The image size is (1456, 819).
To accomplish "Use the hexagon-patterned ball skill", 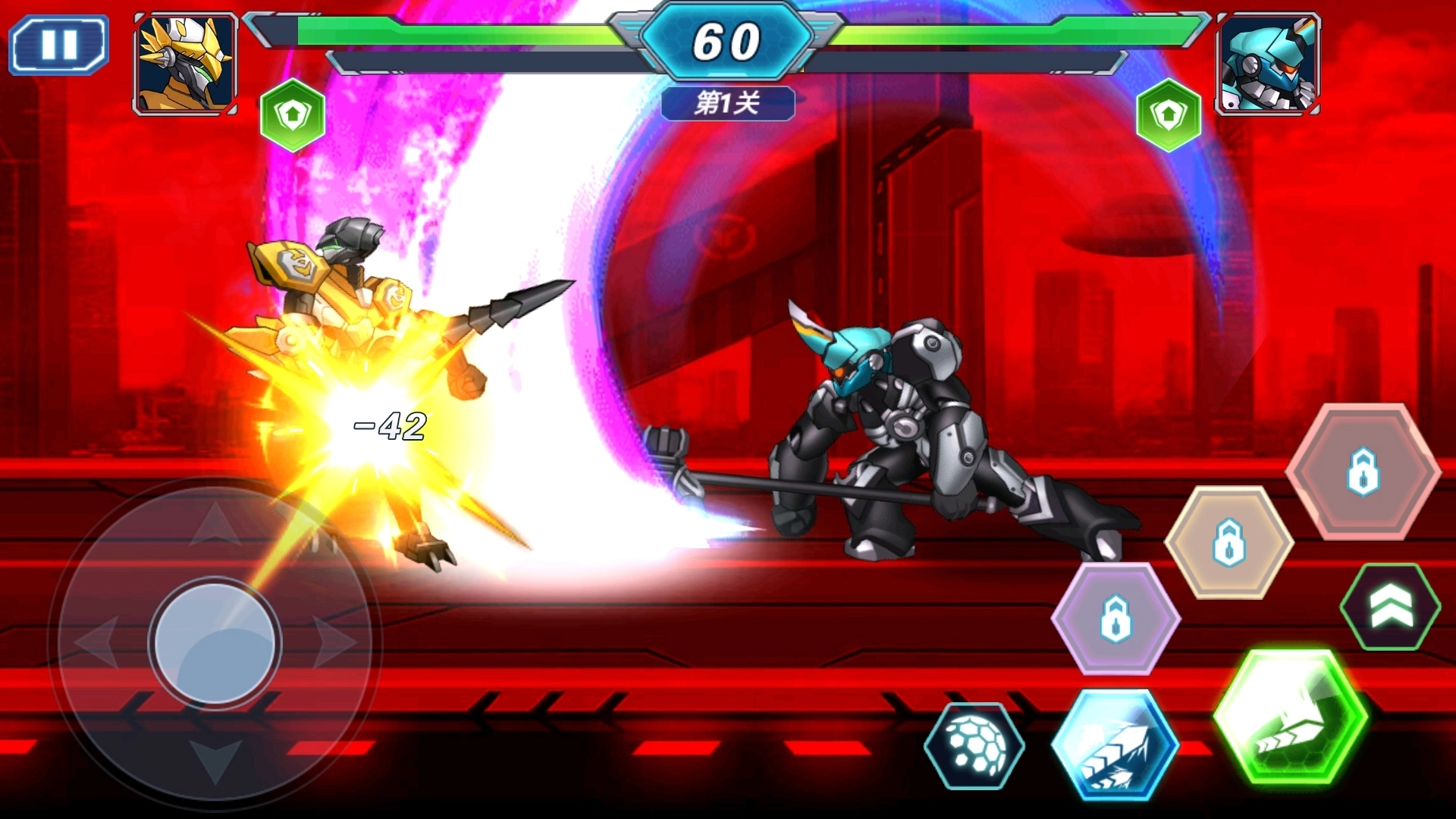I will [974, 745].
